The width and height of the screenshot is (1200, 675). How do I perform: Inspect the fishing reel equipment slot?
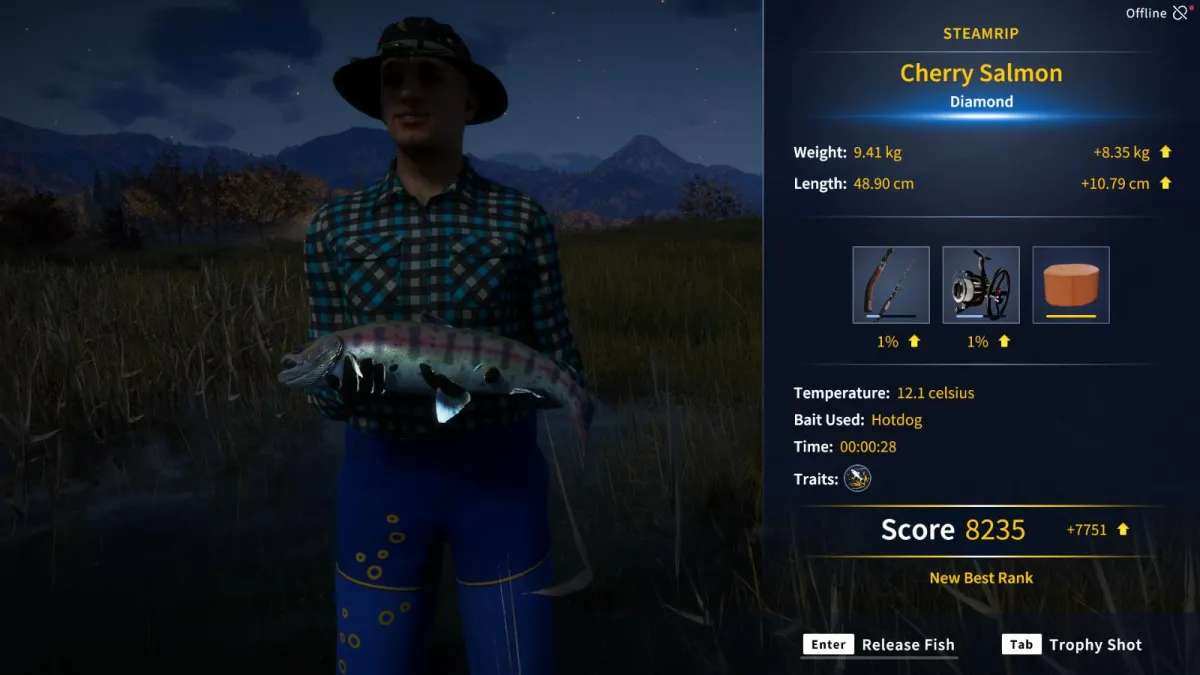(x=981, y=285)
